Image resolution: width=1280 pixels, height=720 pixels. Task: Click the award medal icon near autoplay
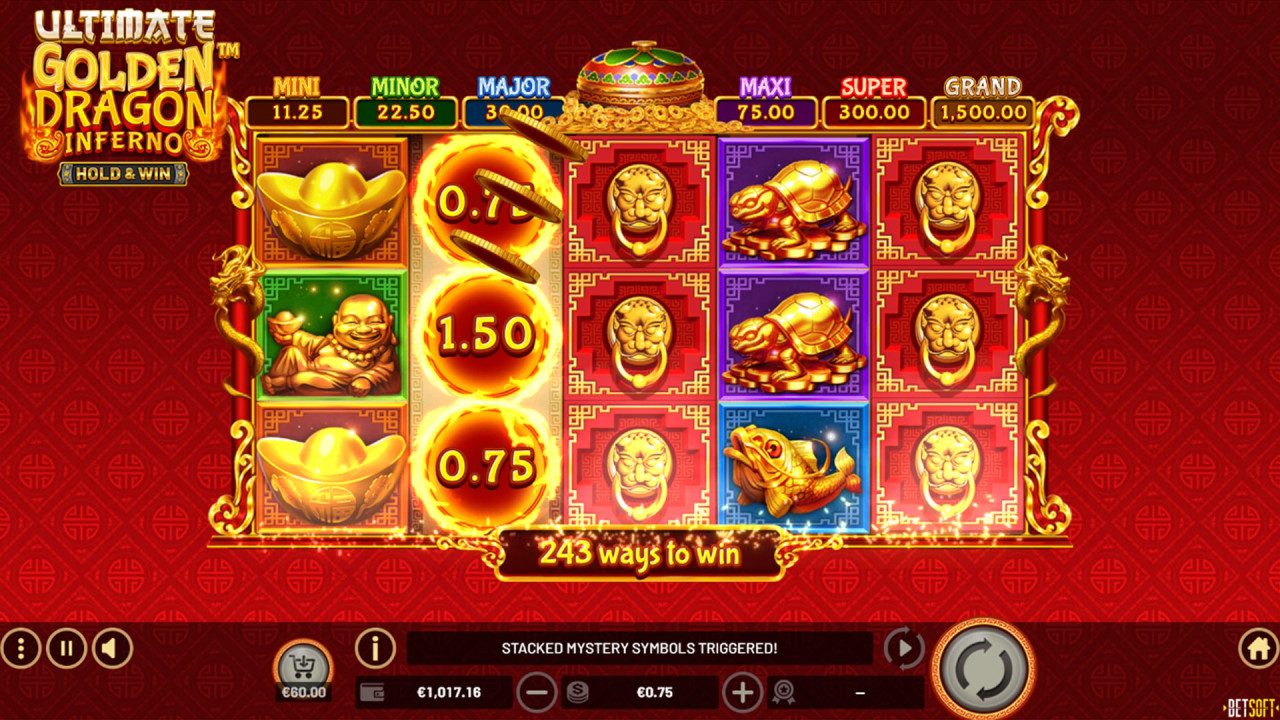[x=782, y=691]
